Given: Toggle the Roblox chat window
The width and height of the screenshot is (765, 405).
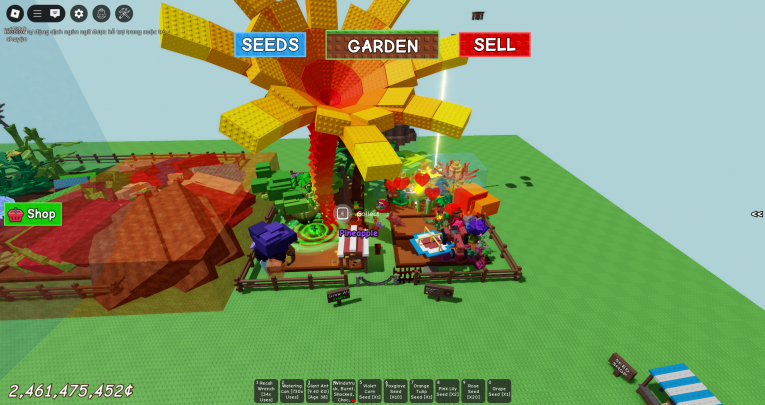Looking at the screenshot, I should click(x=56, y=14).
